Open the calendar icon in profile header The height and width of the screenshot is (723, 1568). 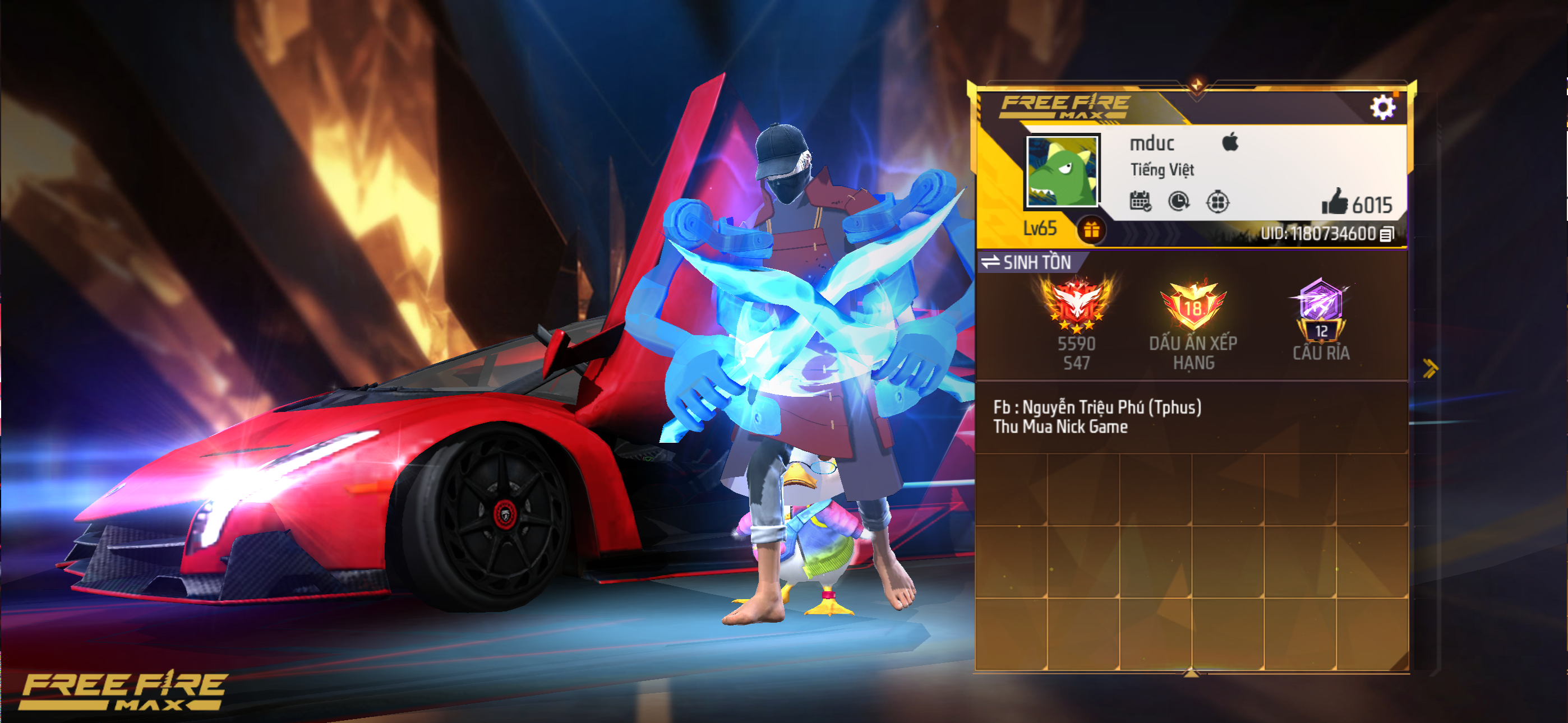(1140, 201)
